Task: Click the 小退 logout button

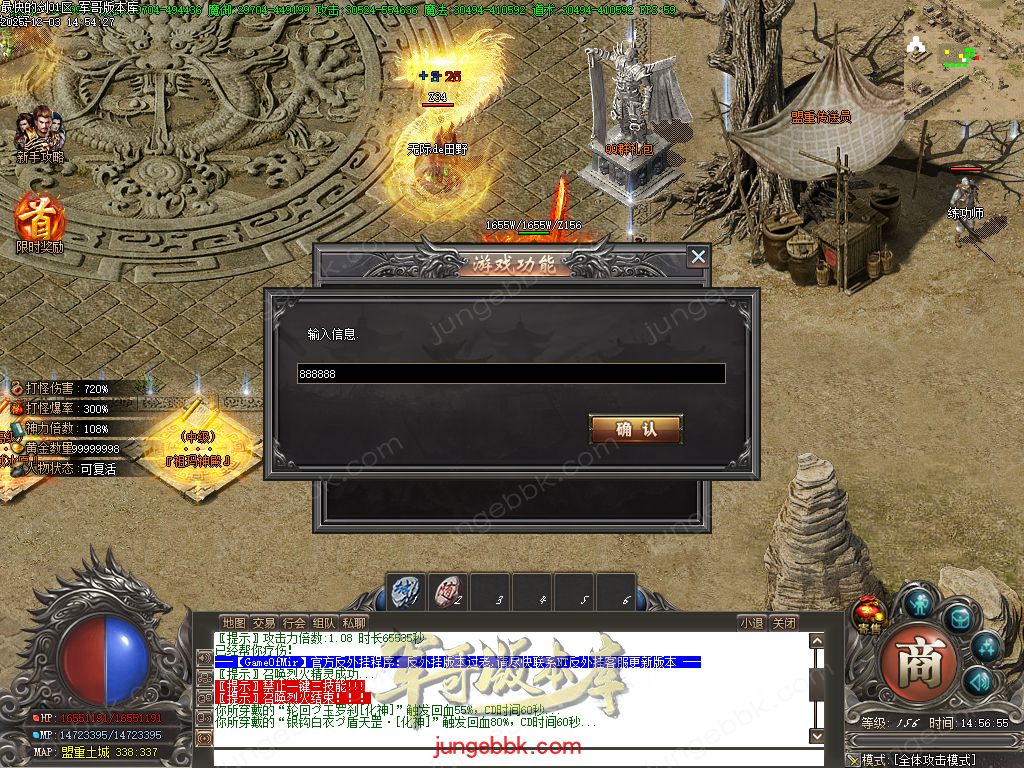Action: coord(751,623)
